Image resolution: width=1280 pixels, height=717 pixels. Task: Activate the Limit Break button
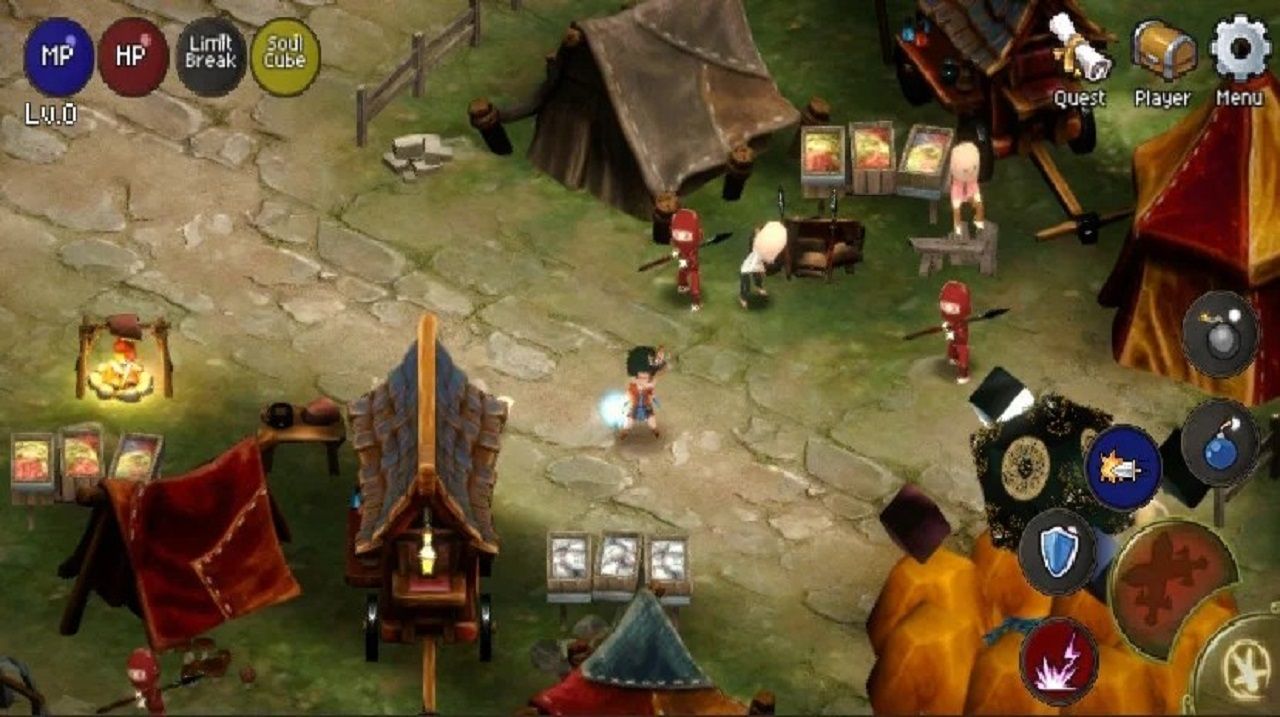point(210,57)
